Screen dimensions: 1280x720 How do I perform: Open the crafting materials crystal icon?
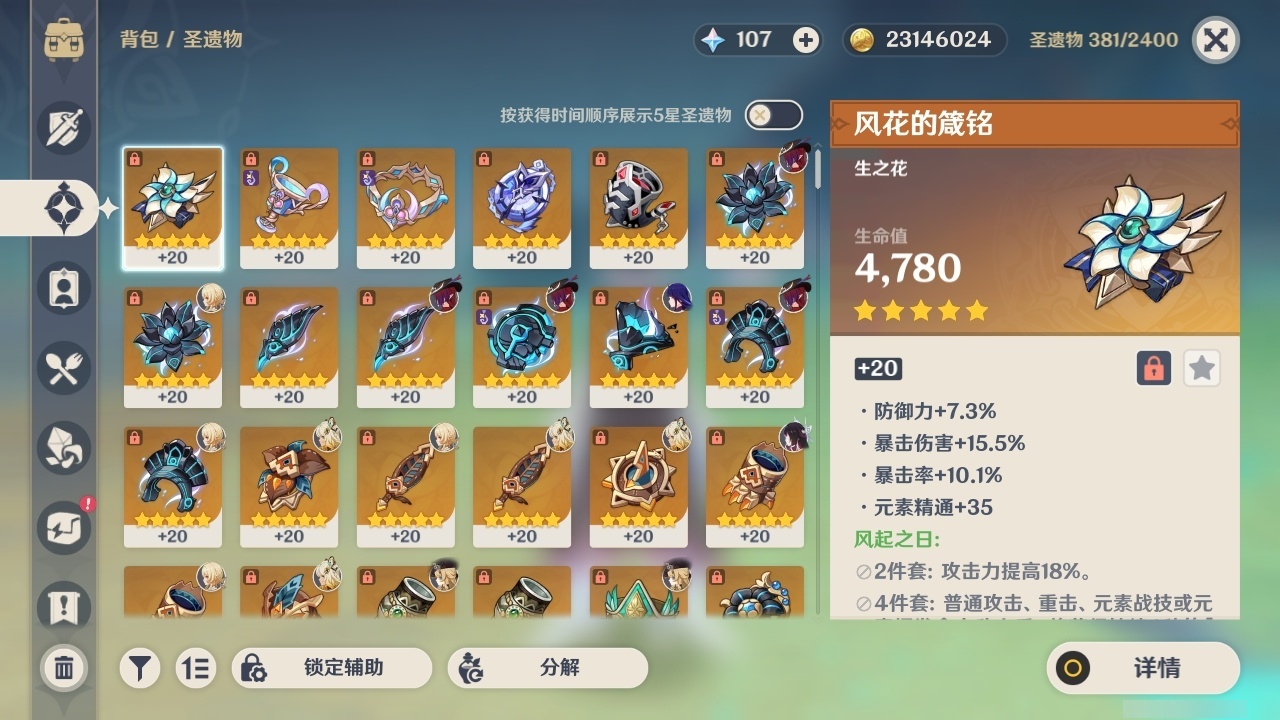click(x=62, y=448)
